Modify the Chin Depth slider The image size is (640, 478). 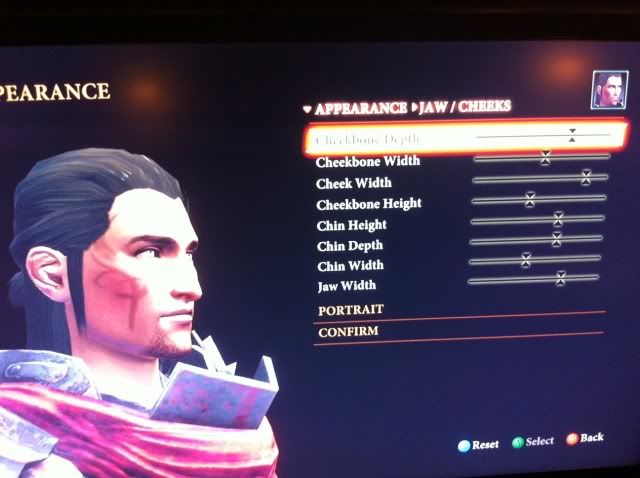click(556, 239)
